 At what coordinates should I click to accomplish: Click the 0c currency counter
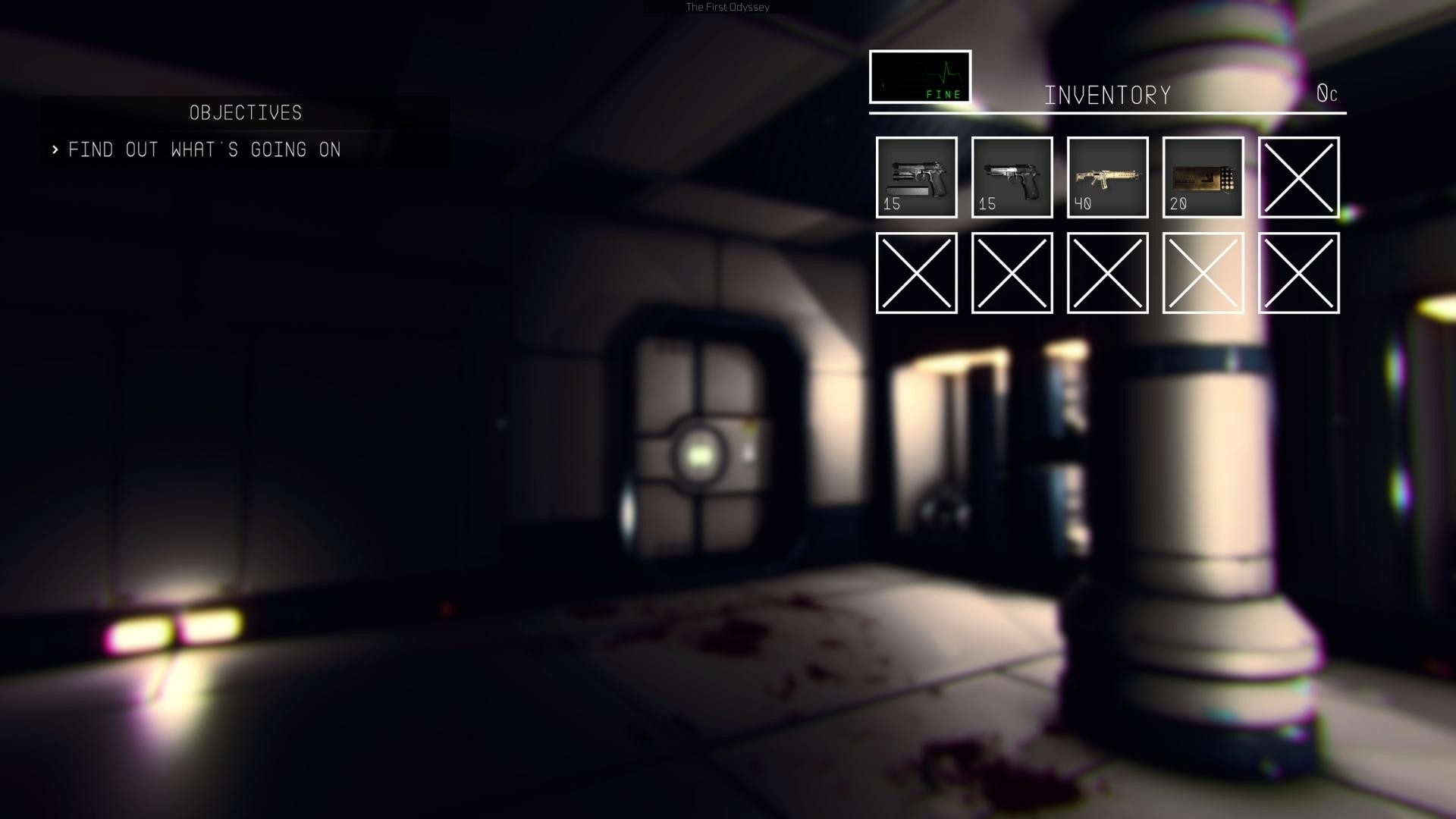tap(1328, 94)
